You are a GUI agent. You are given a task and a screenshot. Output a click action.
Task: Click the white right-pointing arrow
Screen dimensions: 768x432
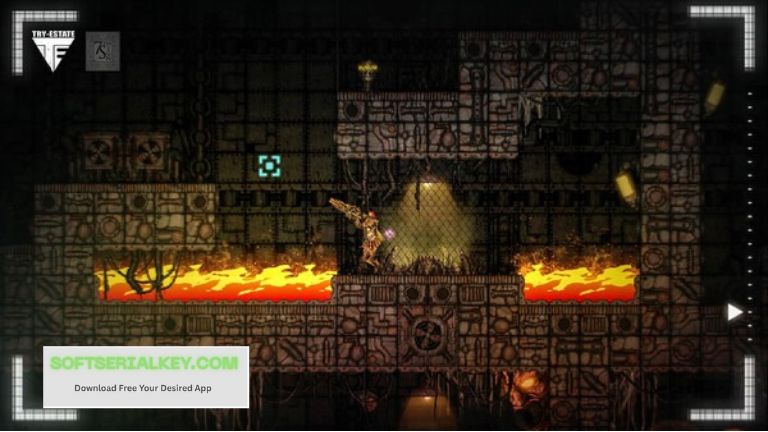(735, 312)
